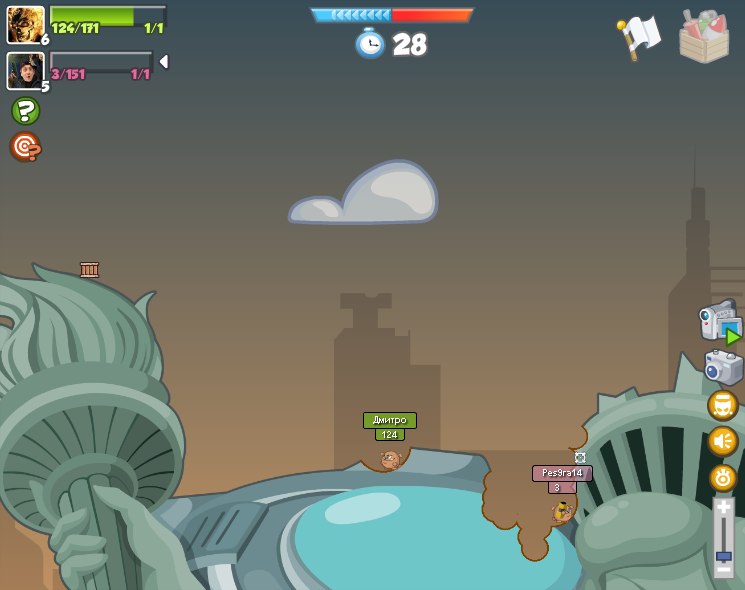Open the weapons crate inventory
The image size is (745, 590).
point(704,37)
